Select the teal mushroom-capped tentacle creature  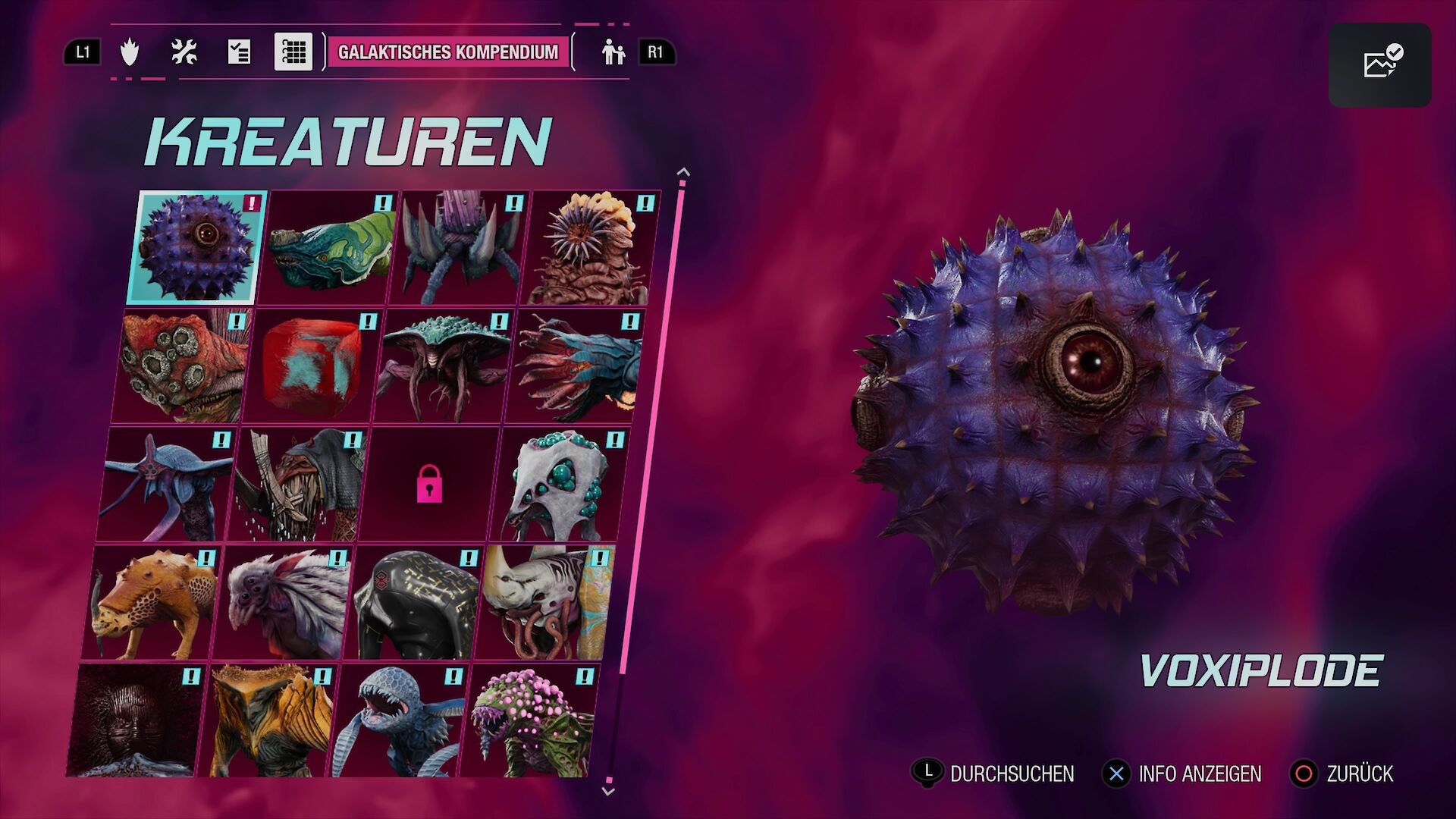[x=442, y=366]
